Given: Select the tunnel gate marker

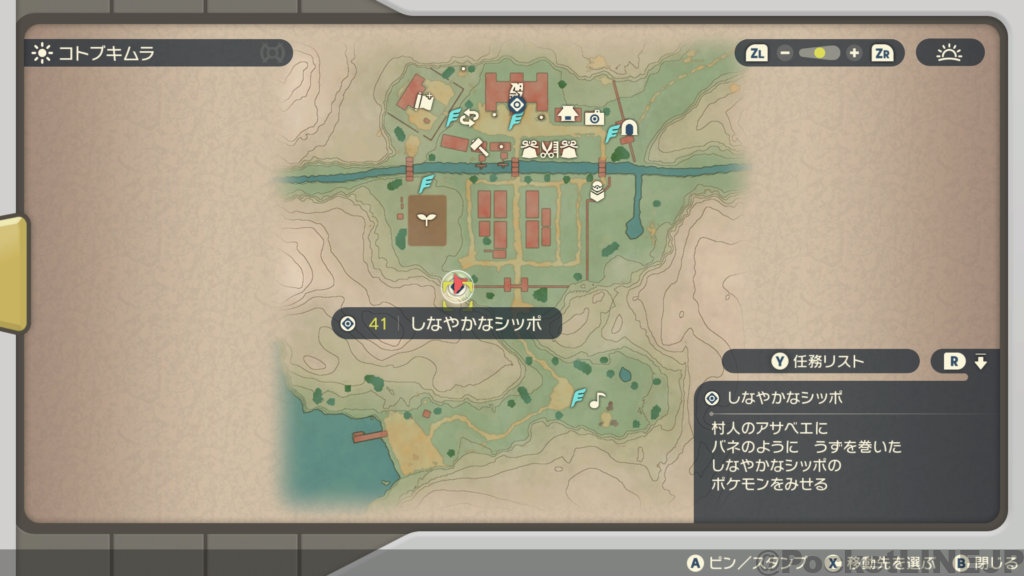Looking at the screenshot, I should pos(630,128).
